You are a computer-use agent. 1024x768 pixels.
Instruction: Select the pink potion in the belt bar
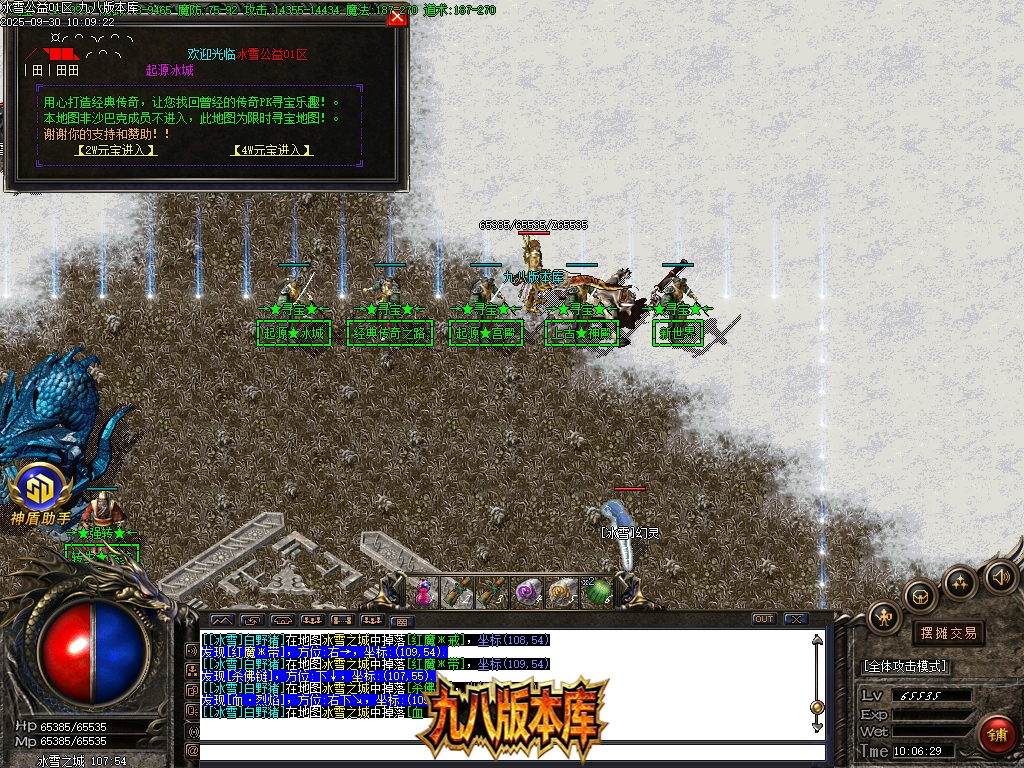(423, 592)
